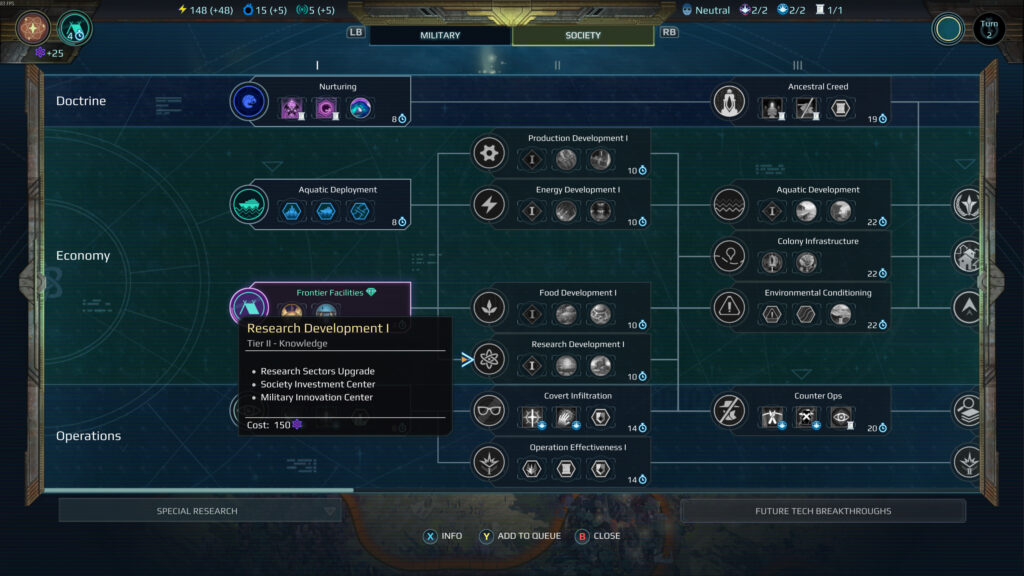Select the Society research tab
The width and height of the screenshot is (1024, 576).
(x=583, y=35)
